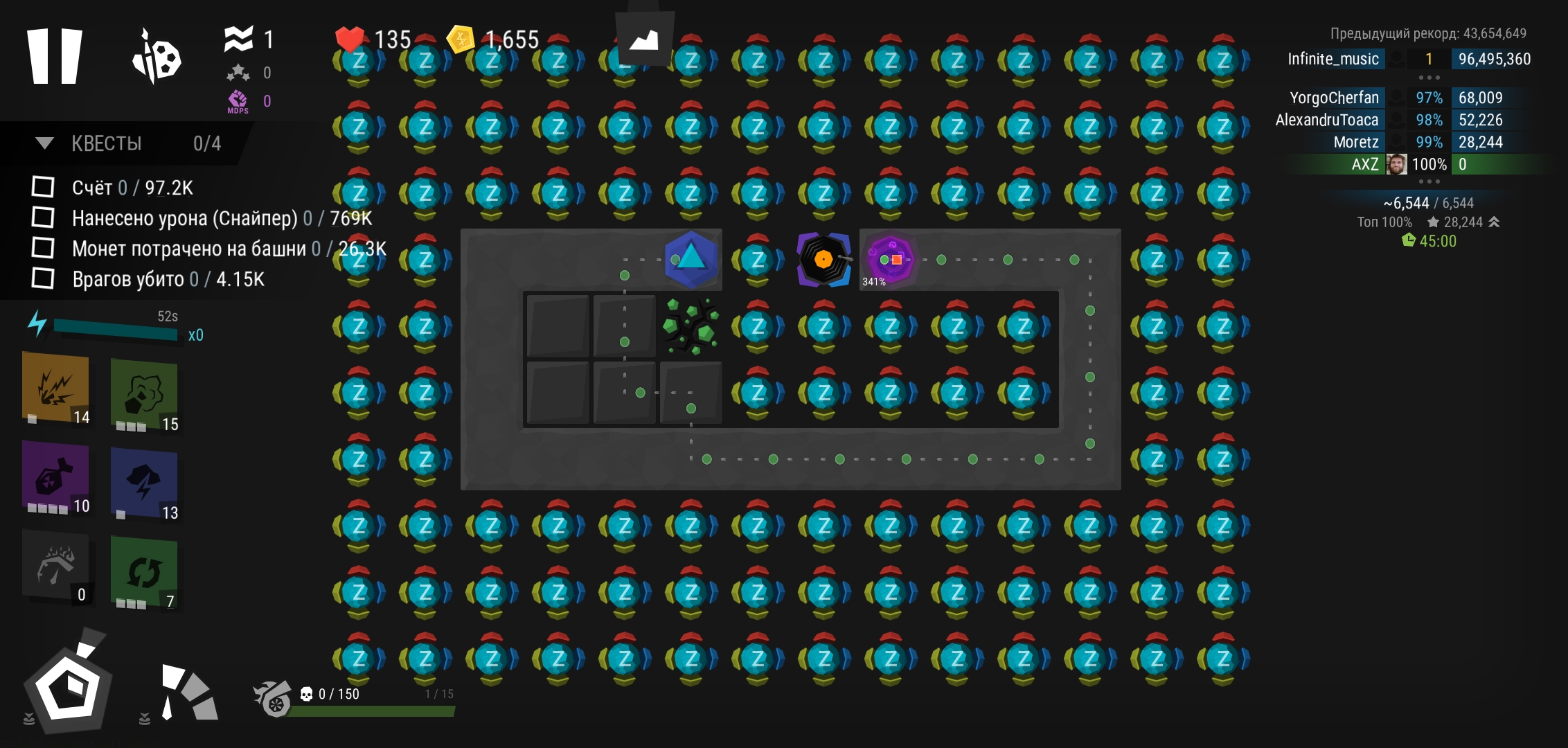Use the green smoke bomb ability
Screen dimensions: 1568x748
(144, 394)
